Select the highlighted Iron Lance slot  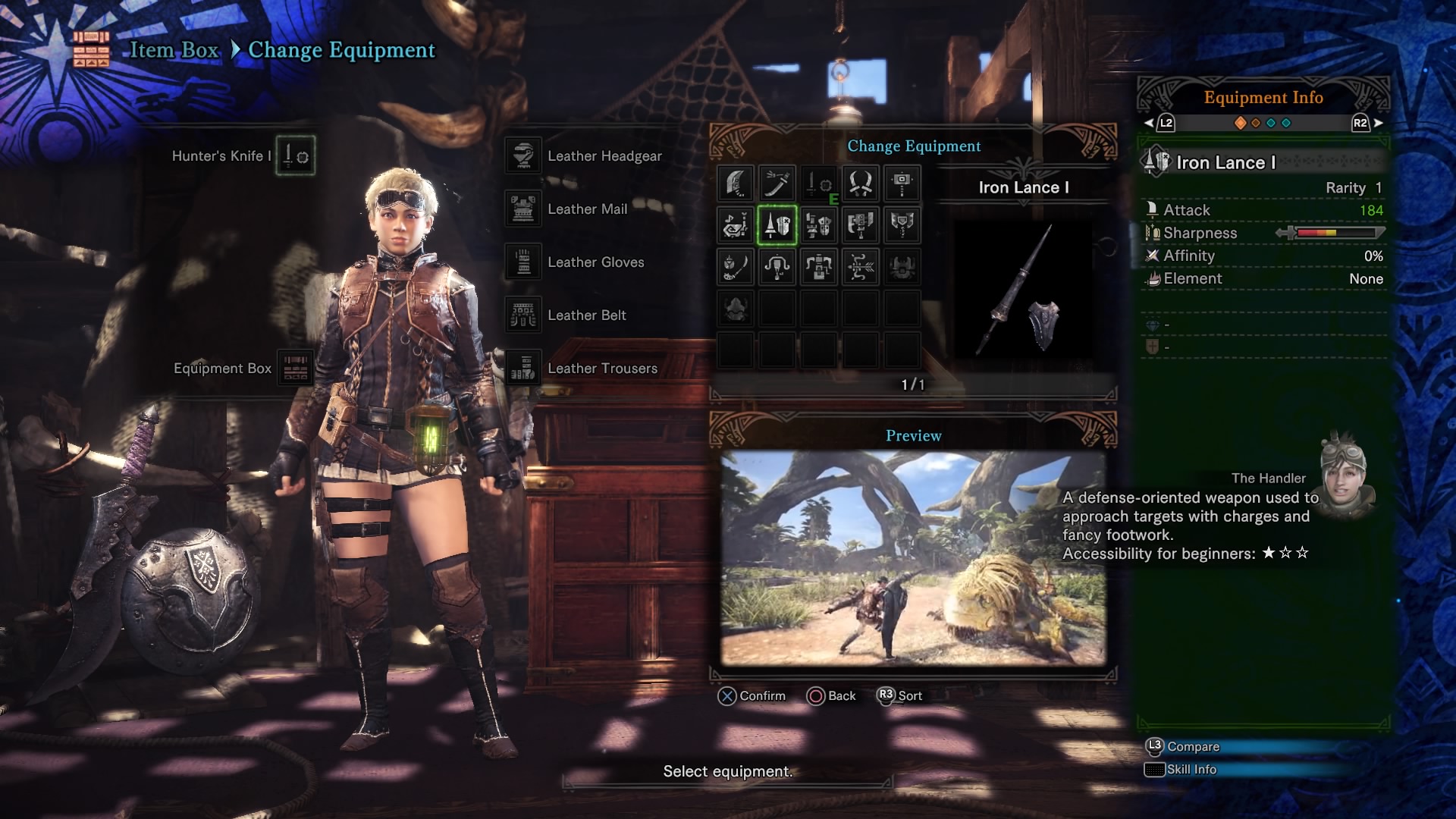(x=777, y=225)
